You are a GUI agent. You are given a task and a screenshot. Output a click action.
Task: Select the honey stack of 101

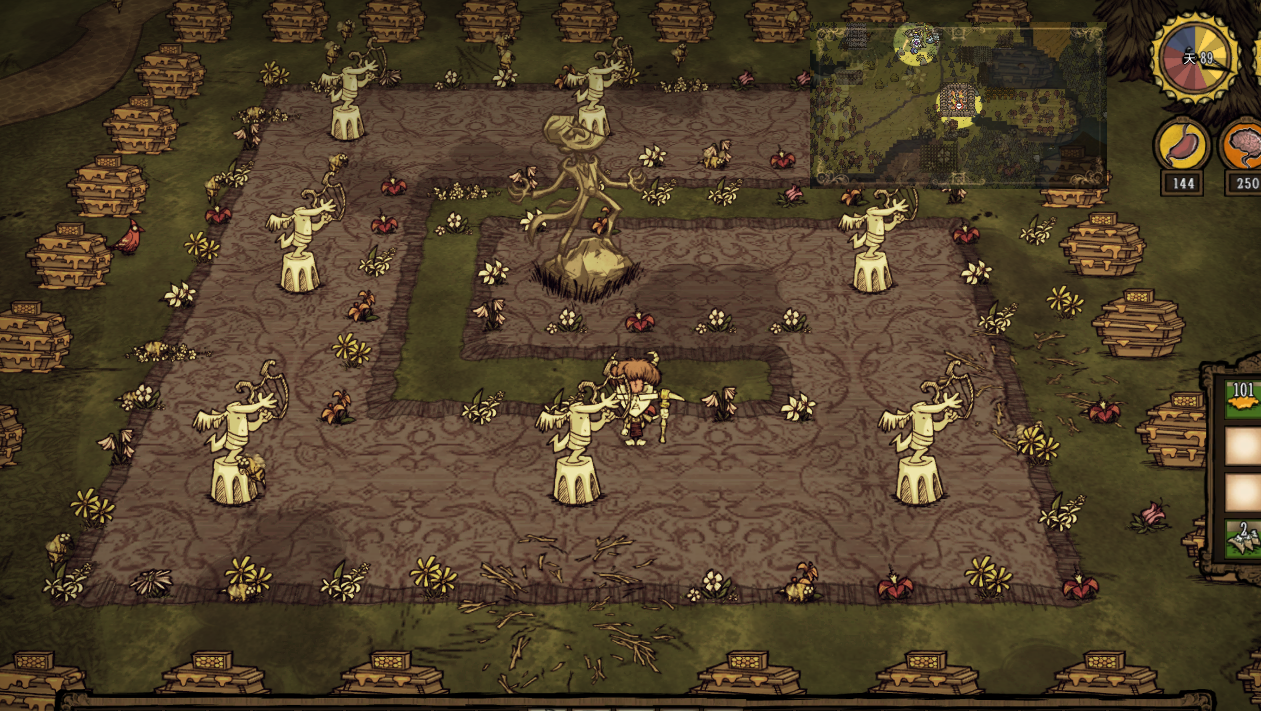1243,399
